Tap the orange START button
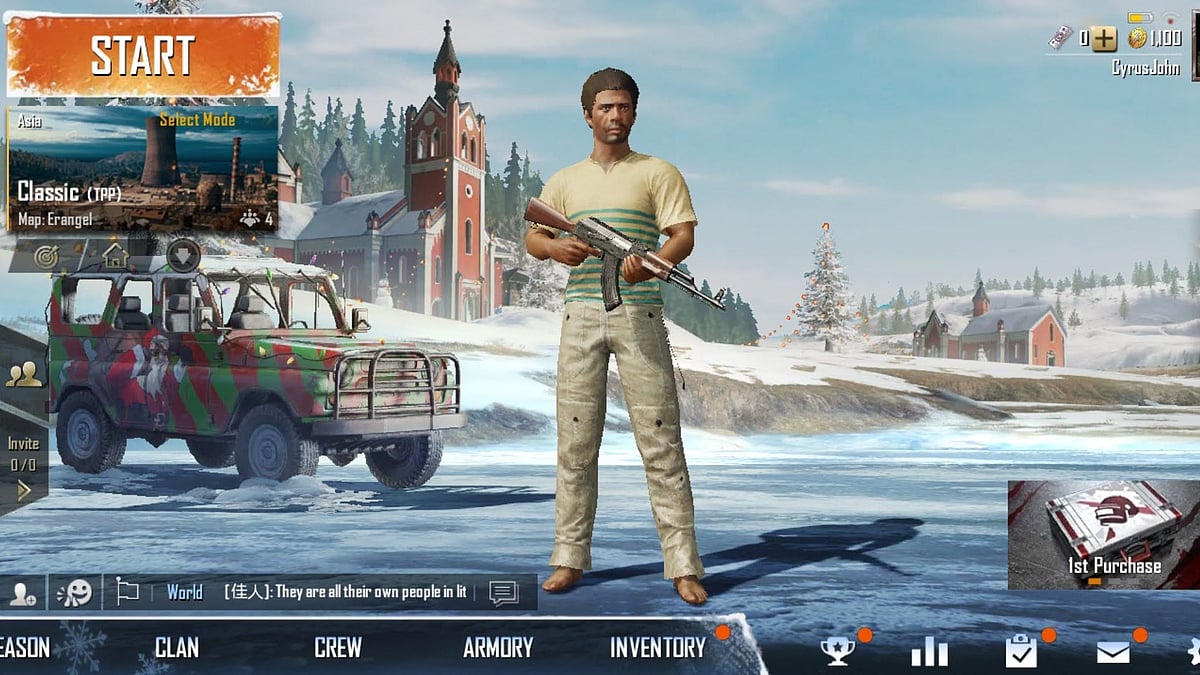The height and width of the screenshot is (675, 1200). [143, 55]
